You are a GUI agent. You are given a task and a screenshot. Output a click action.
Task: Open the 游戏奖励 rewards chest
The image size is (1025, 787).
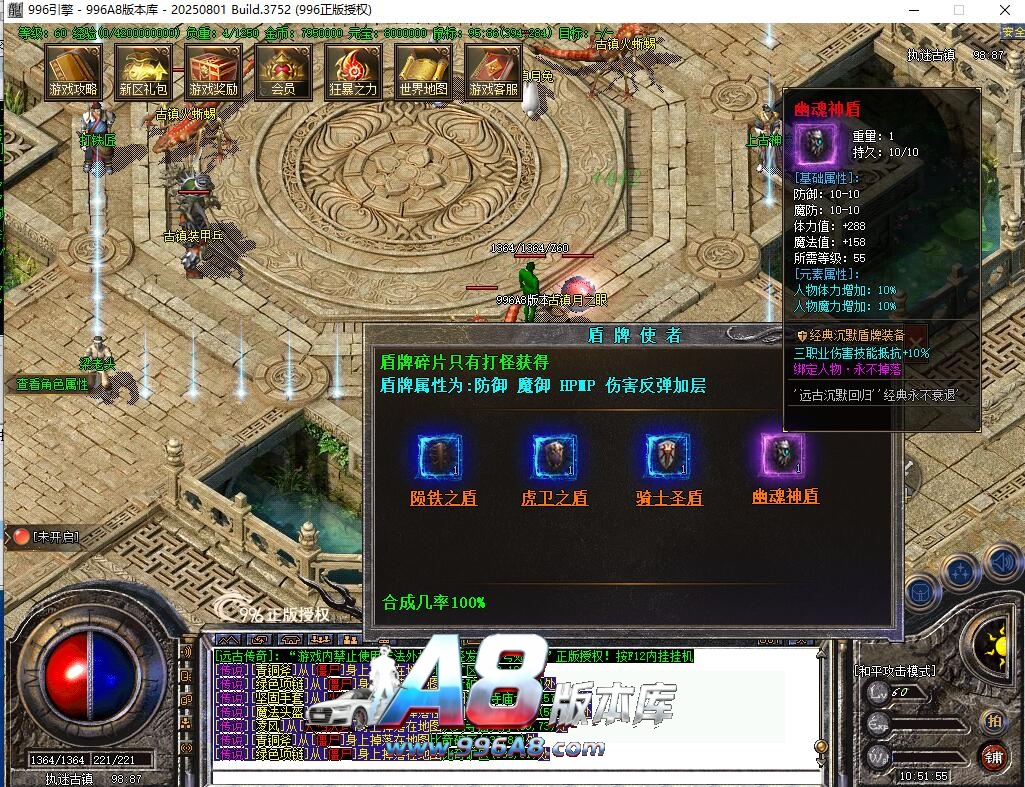[214, 71]
